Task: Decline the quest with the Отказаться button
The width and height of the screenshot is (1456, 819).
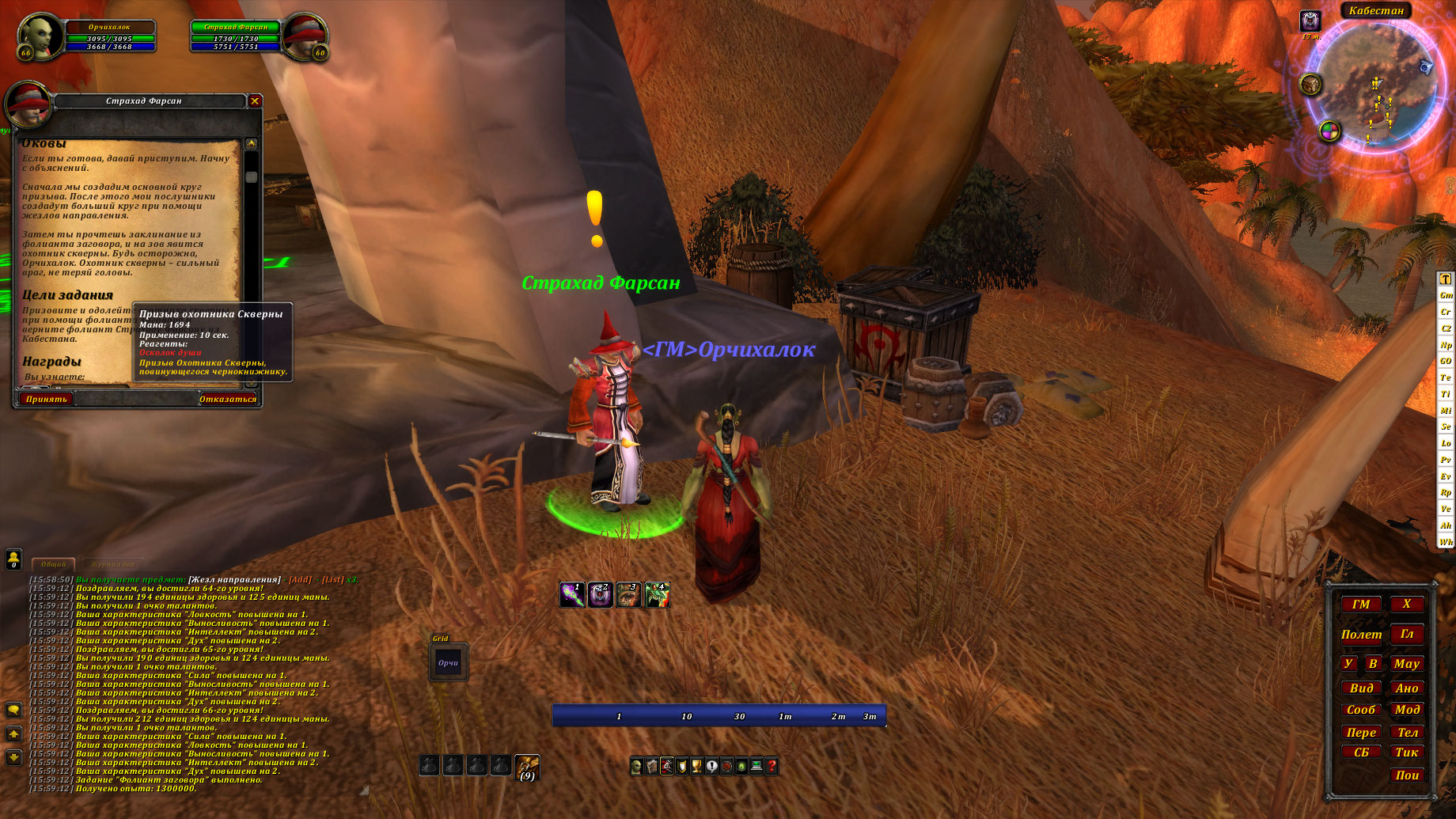Action: tap(228, 399)
